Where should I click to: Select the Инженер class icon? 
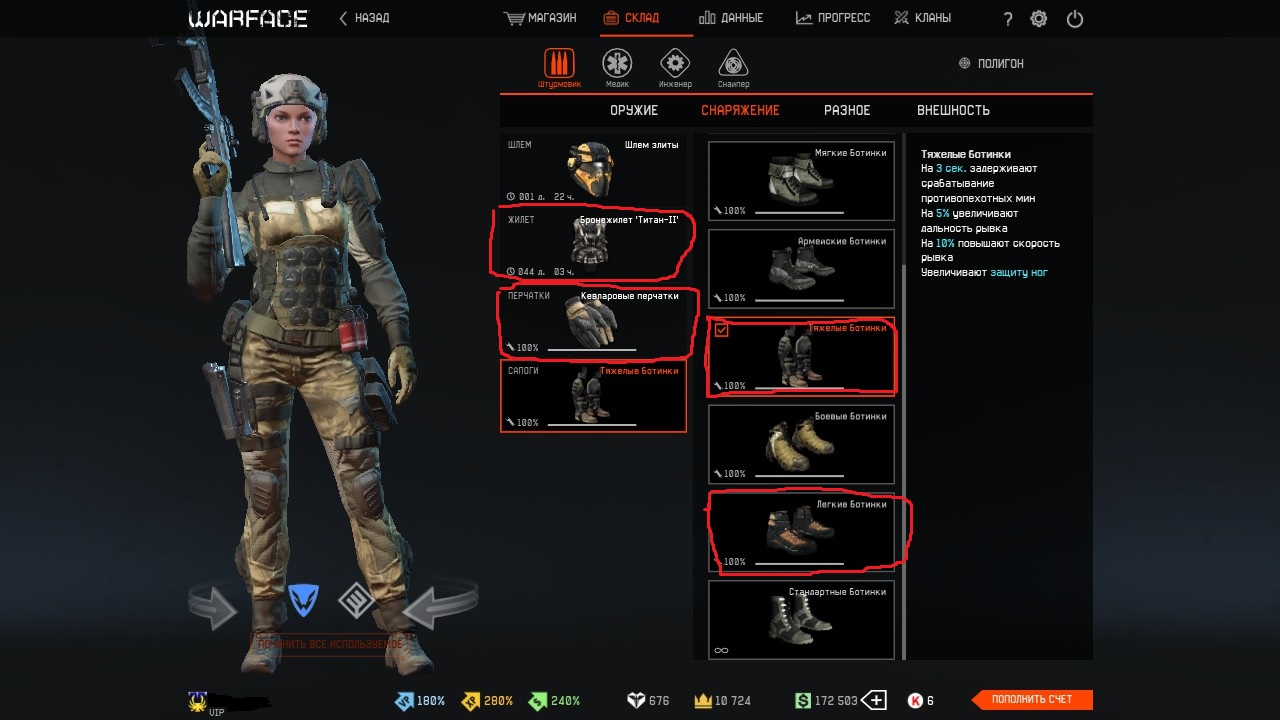tap(675, 65)
